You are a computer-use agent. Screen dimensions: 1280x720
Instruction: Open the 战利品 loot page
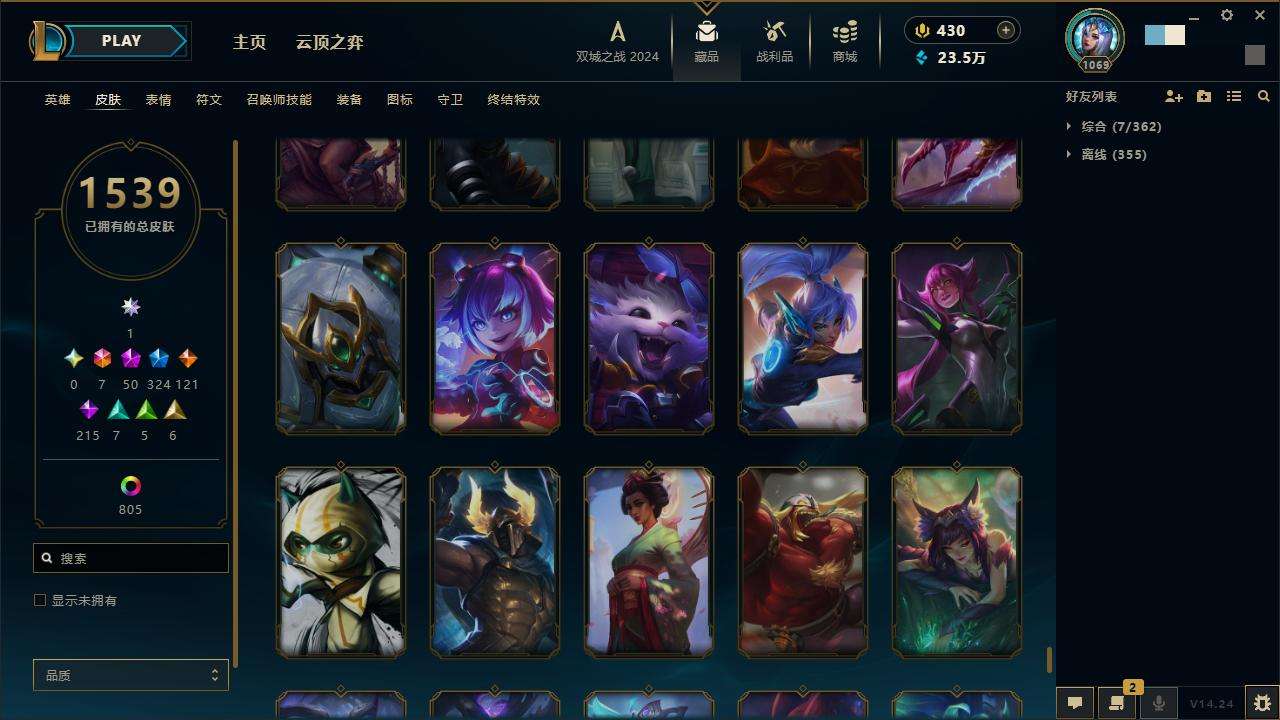[774, 42]
